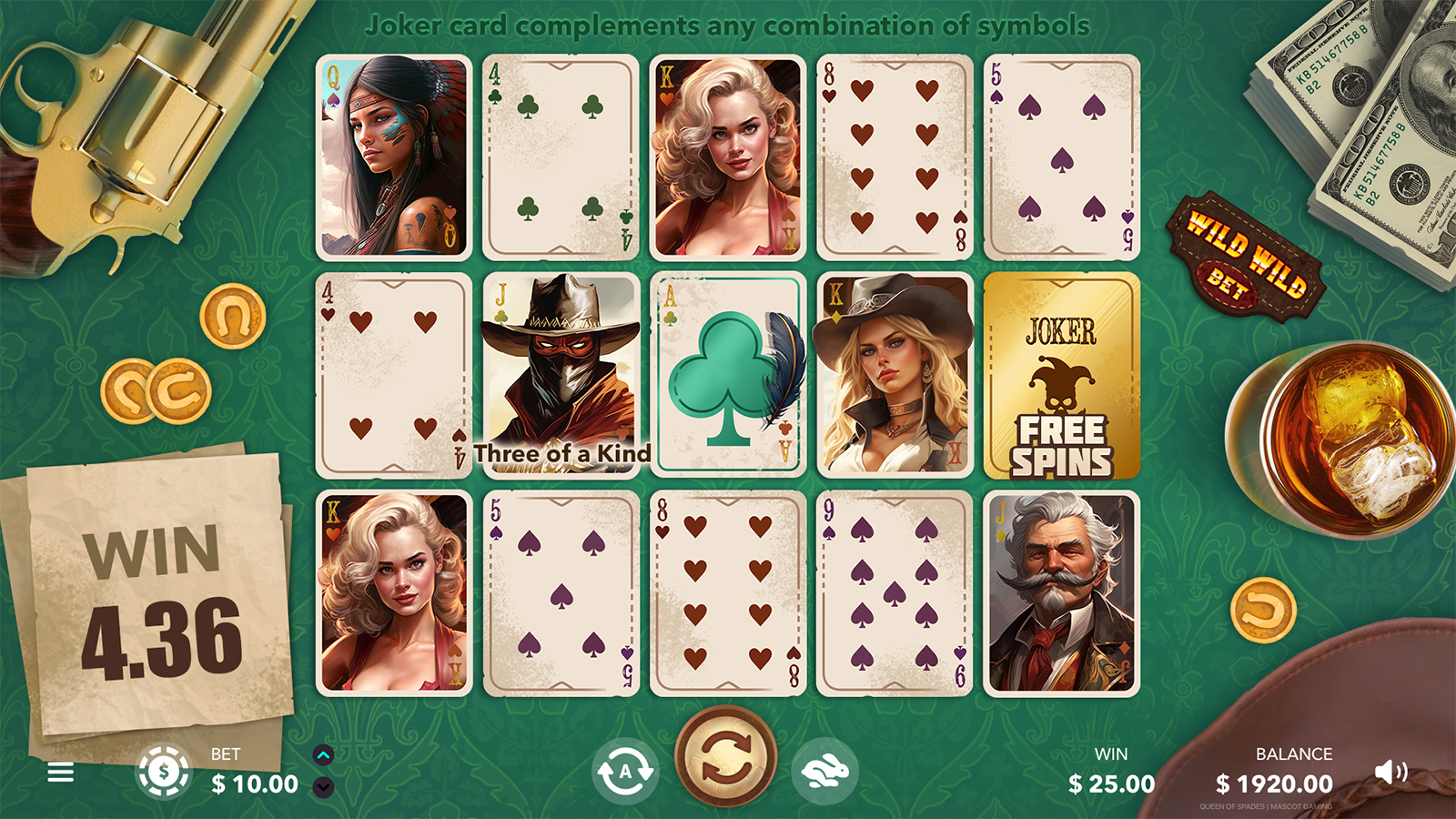The image size is (1456, 819).
Task: Decrease the bet amount
Action: tap(323, 787)
